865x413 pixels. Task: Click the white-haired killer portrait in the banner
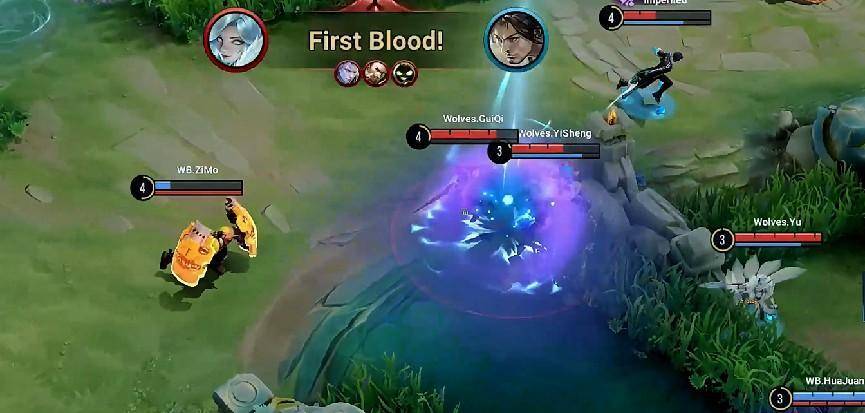pos(235,41)
